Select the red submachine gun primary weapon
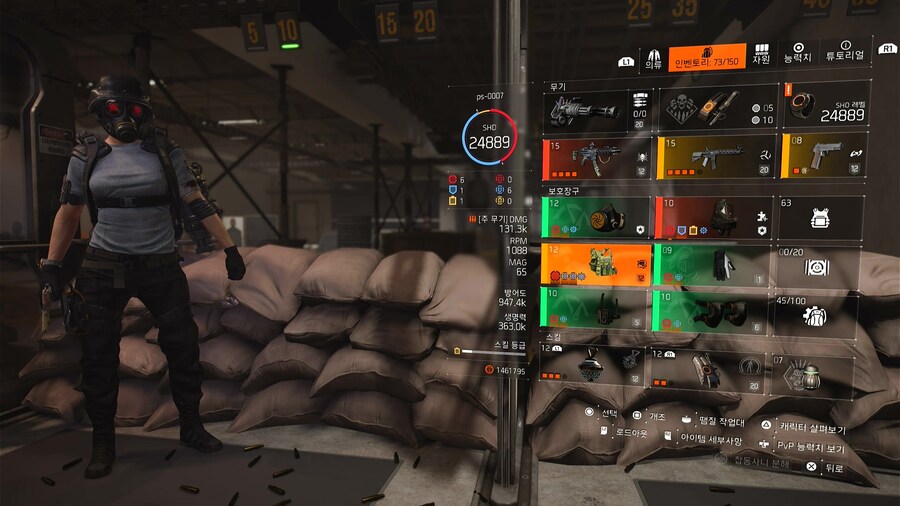Screen dimensions: 900x506 (596, 159)
